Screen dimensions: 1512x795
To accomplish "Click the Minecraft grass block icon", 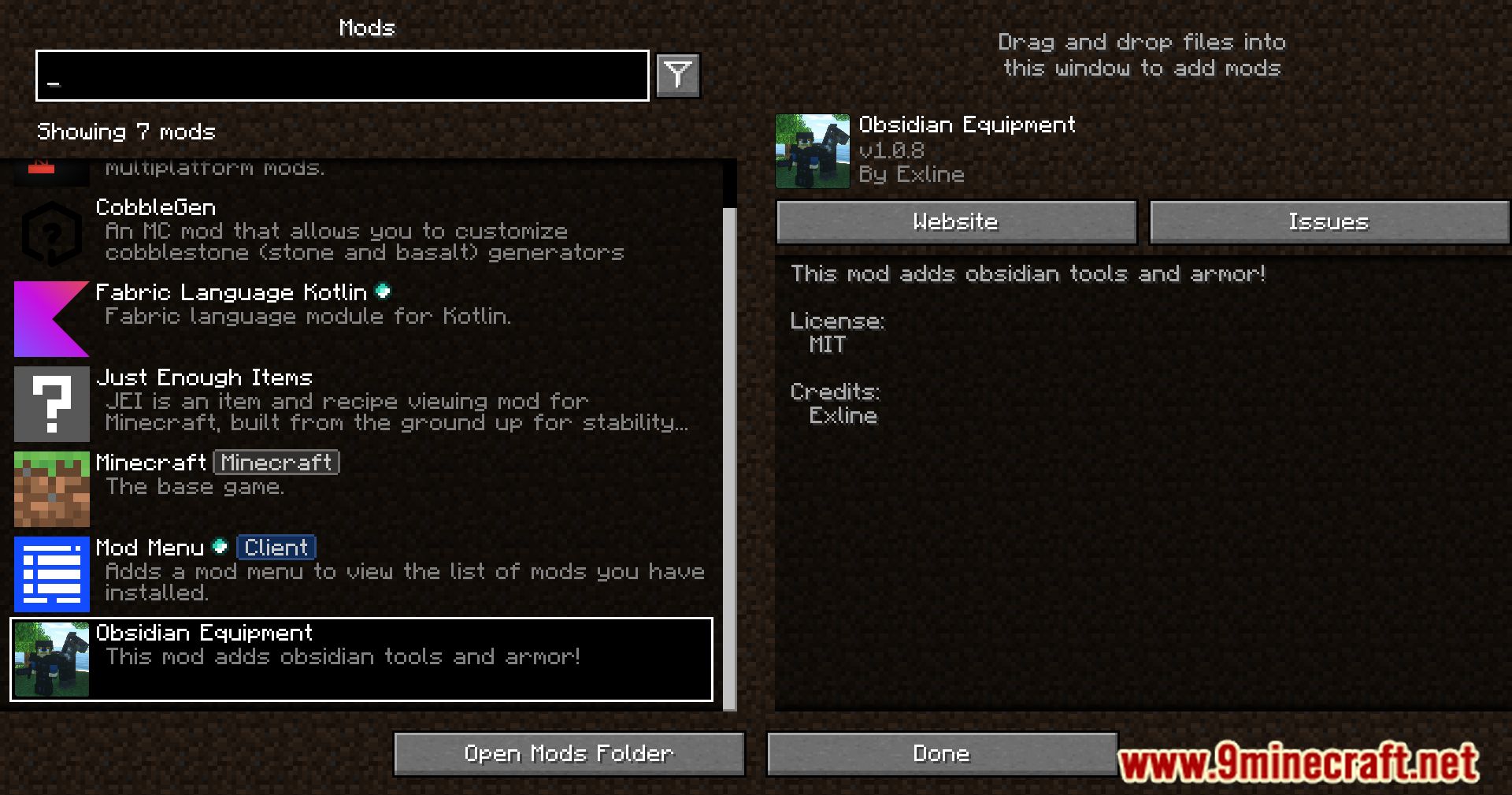I will pos(50,489).
